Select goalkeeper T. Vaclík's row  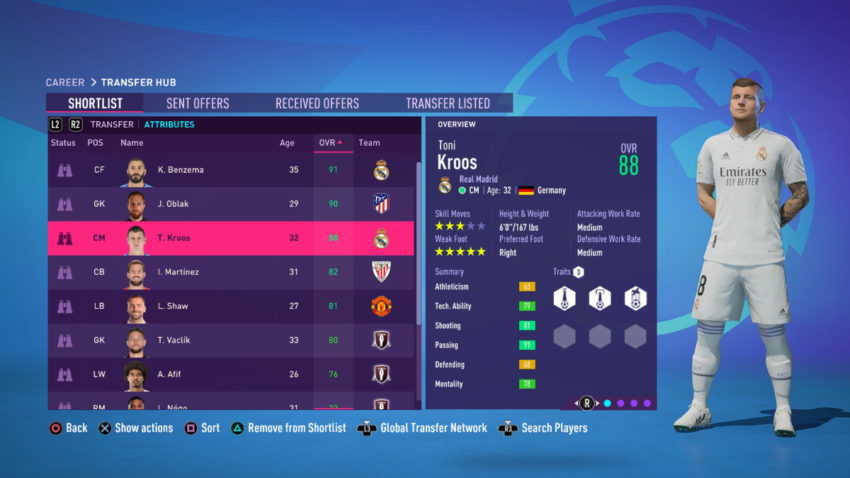pyautogui.click(x=231, y=340)
